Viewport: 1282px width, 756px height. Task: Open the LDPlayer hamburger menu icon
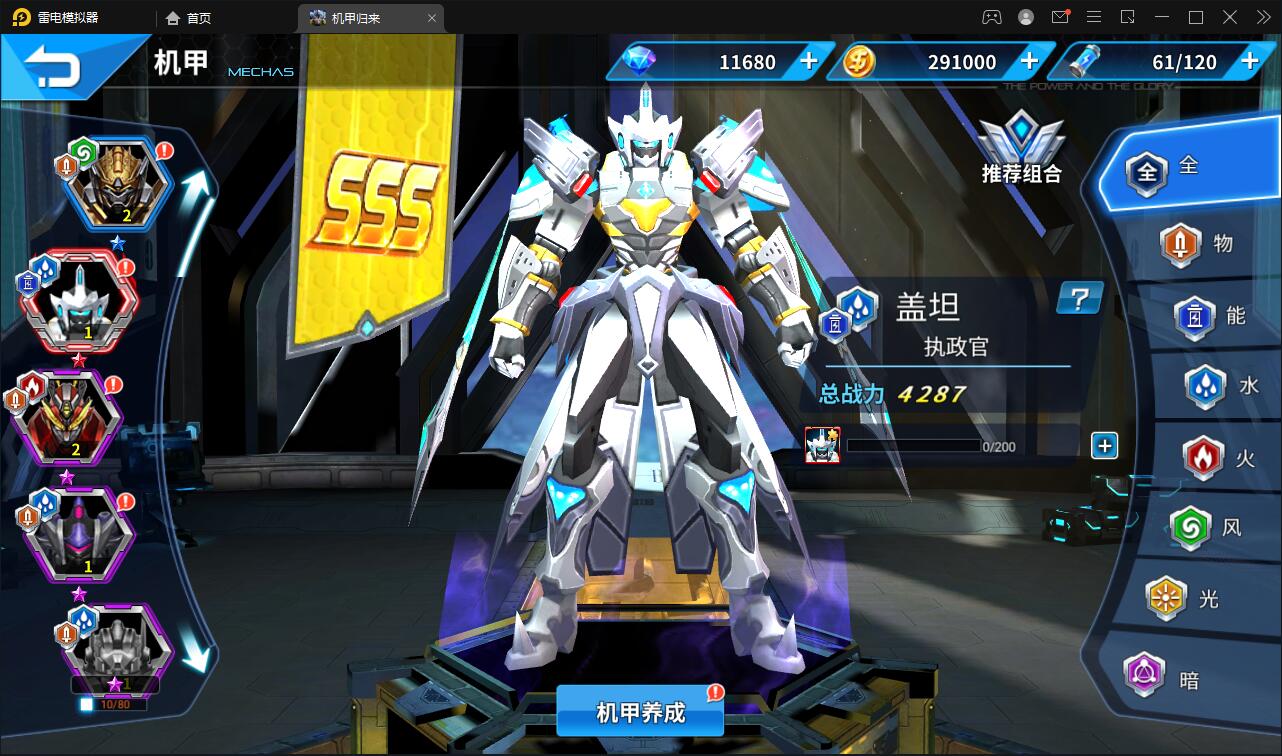coord(1094,16)
